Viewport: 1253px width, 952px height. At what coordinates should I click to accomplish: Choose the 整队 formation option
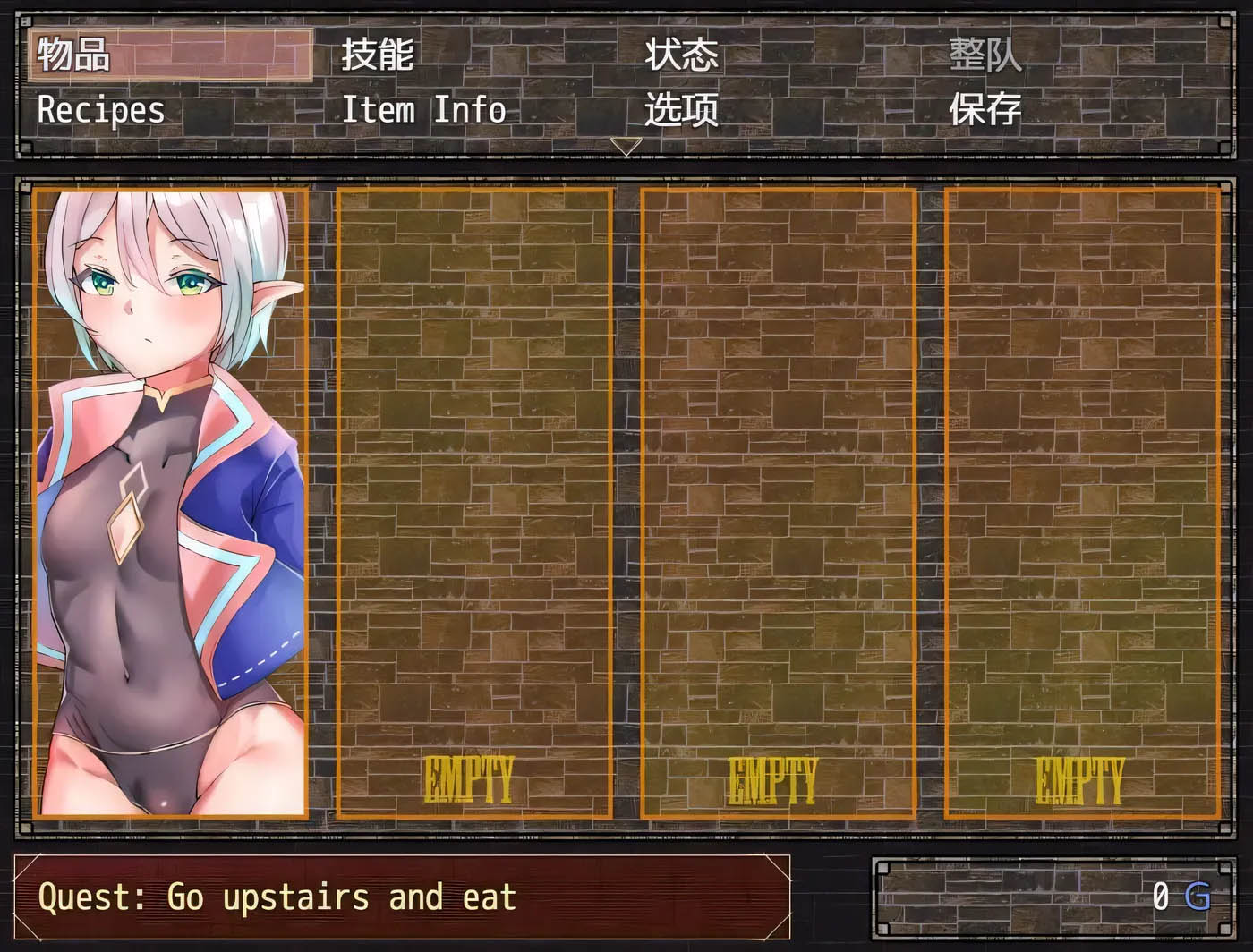pyautogui.click(x=984, y=55)
